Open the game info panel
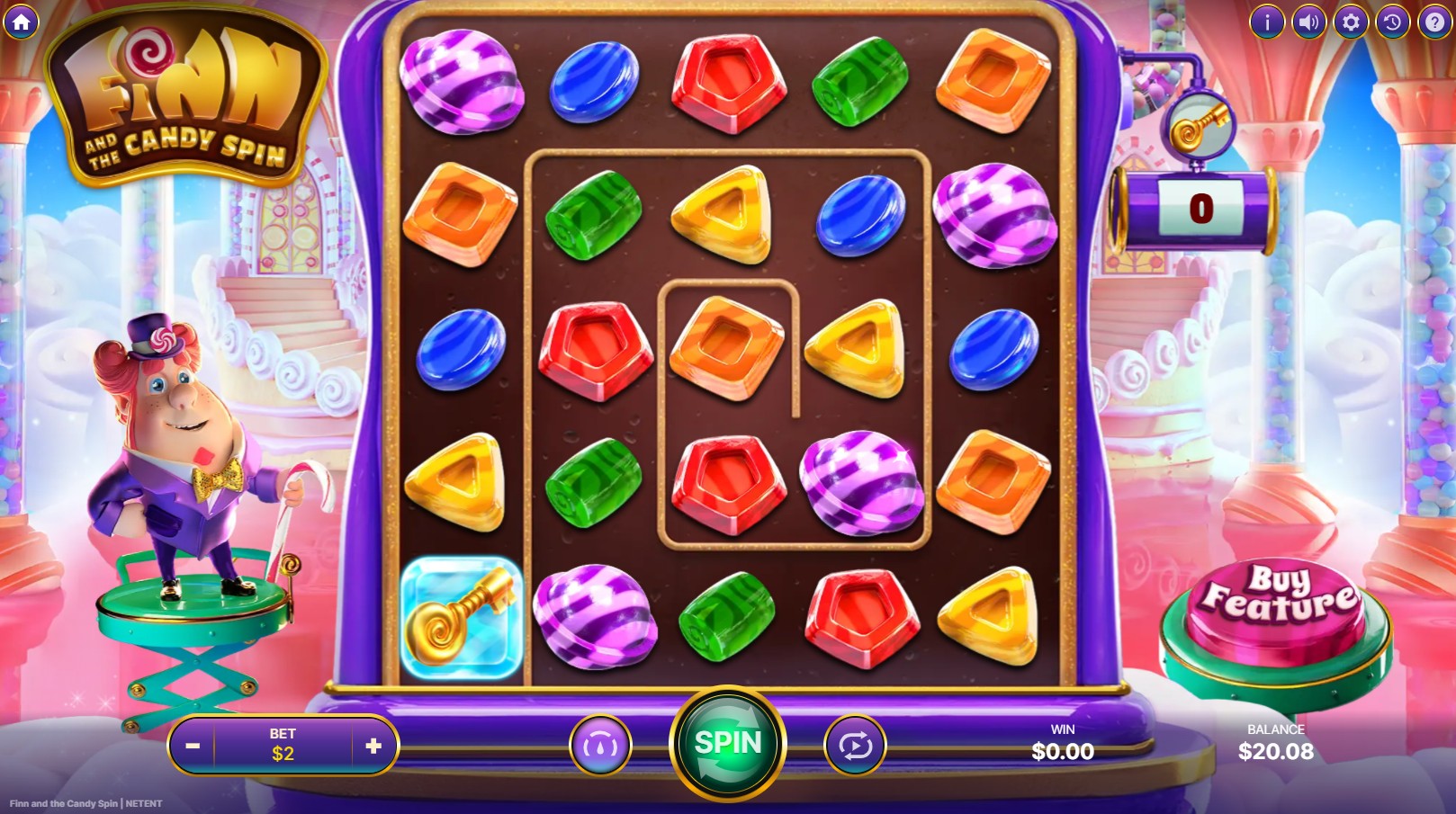1456x814 pixels. (1267, 22)
